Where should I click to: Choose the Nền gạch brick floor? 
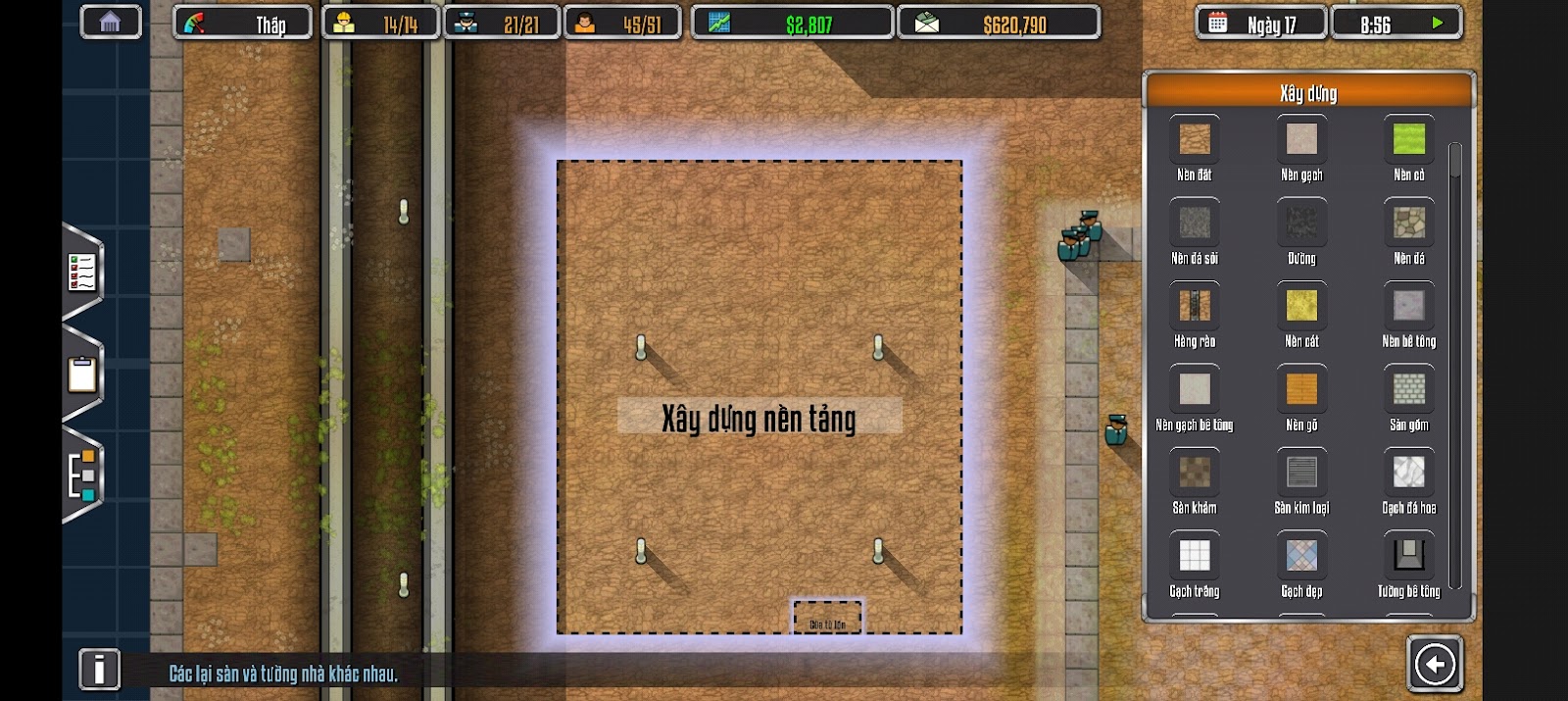click(x=1301, y=139)
